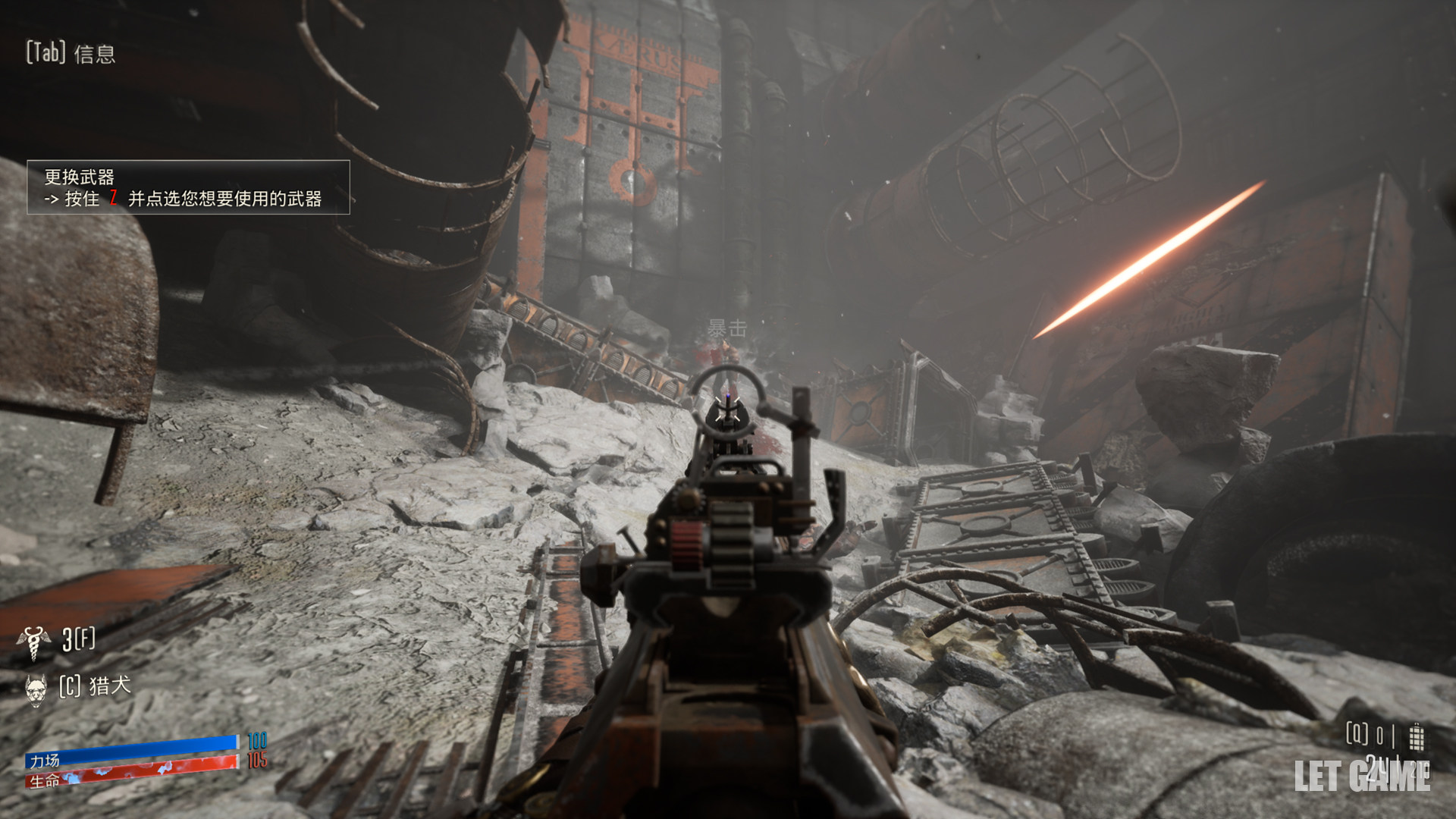Activate the 猎犬 hound ability icon
The width and height of the screenshot is (1456, 819).
[36, 689]
